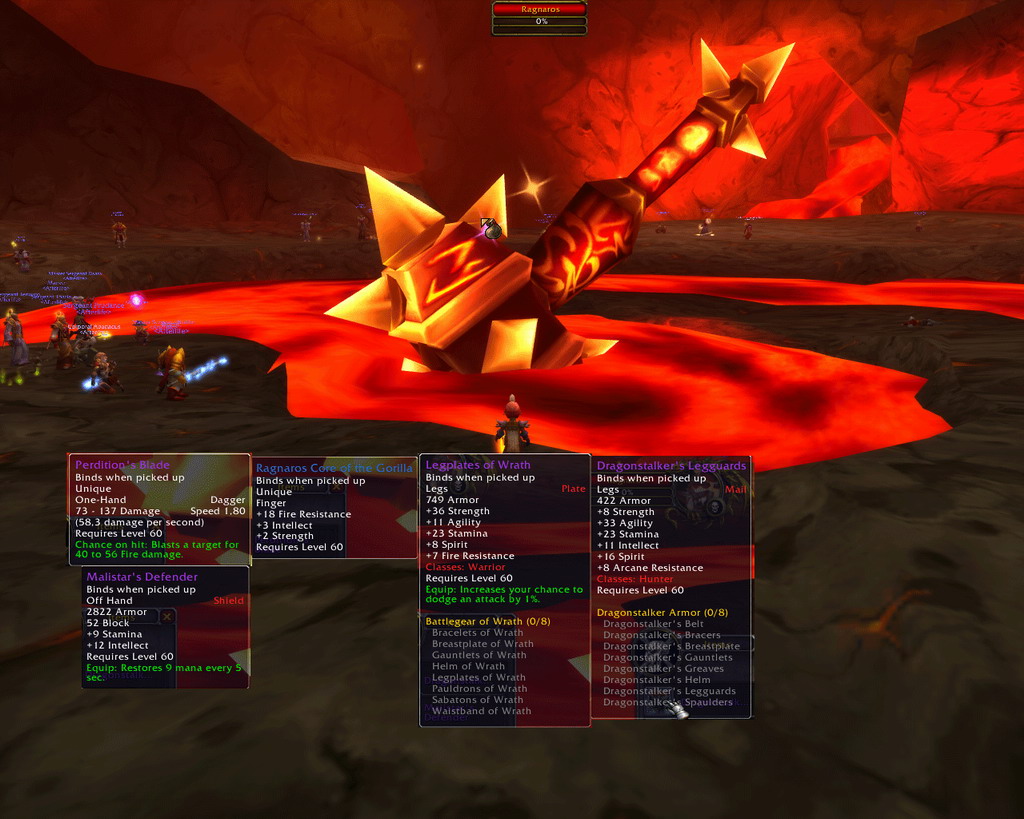The height and width of the screenshot is (819, 1024).
Task: Select the Perdition's Blade item tooltip
Action: [159, 509]
